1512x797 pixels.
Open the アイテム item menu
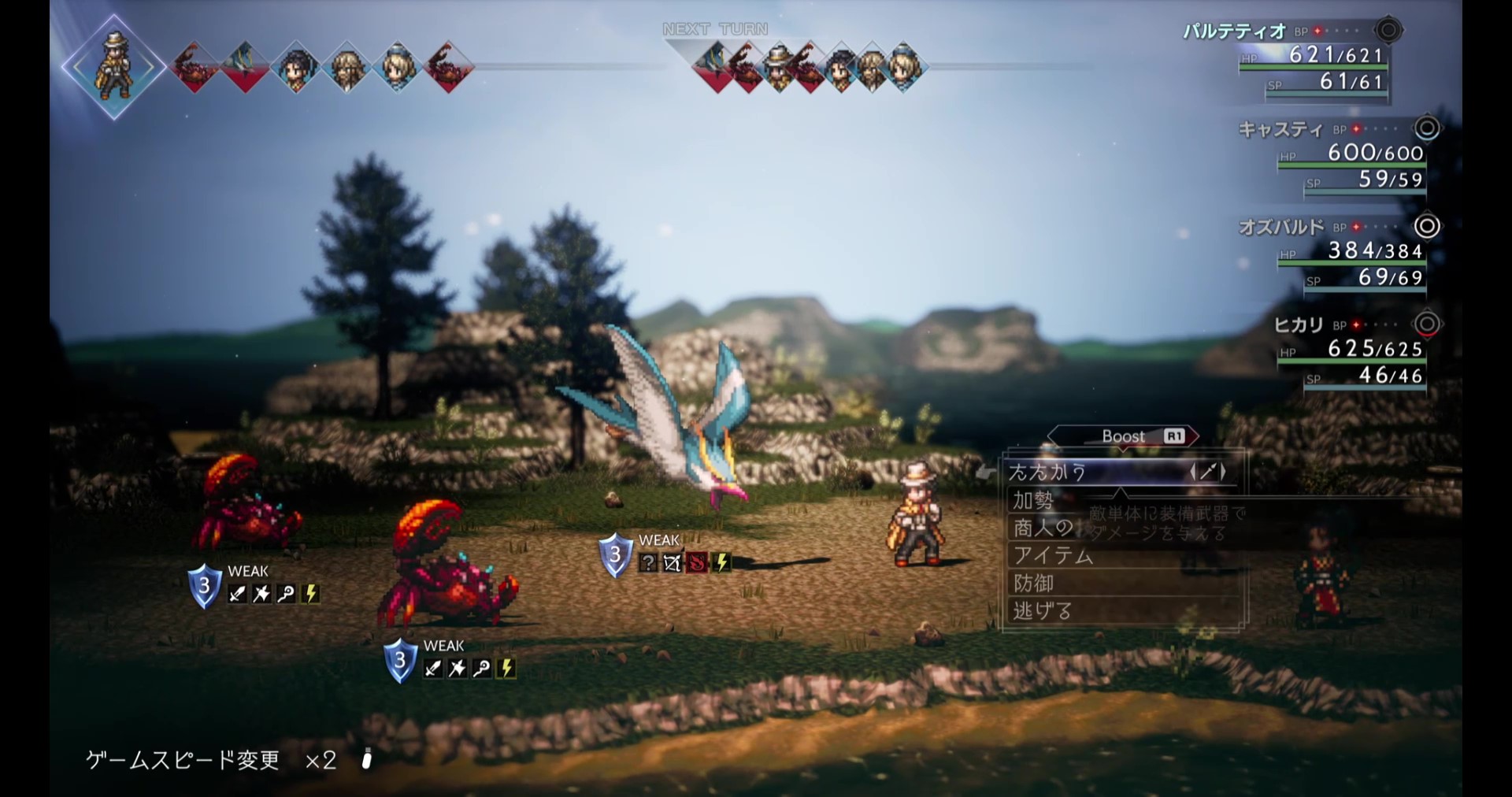(1053, 556)
